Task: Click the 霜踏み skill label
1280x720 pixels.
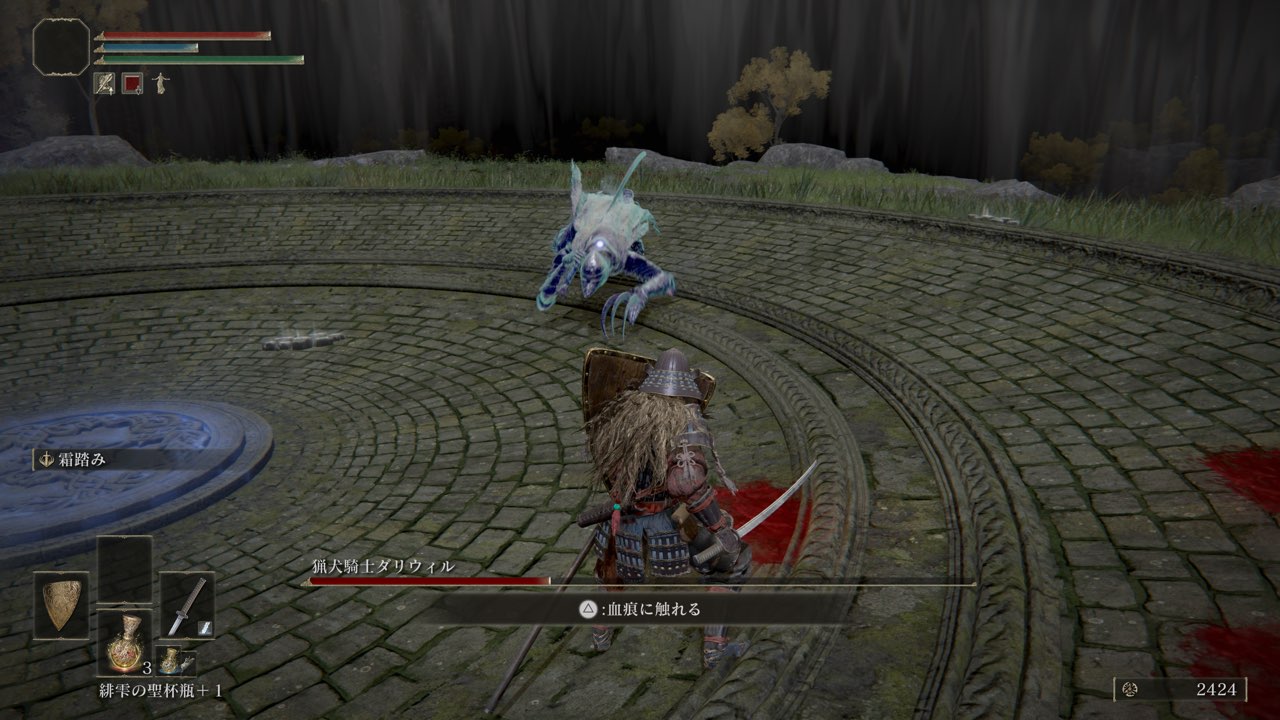Action: click(x=80, y=460)
